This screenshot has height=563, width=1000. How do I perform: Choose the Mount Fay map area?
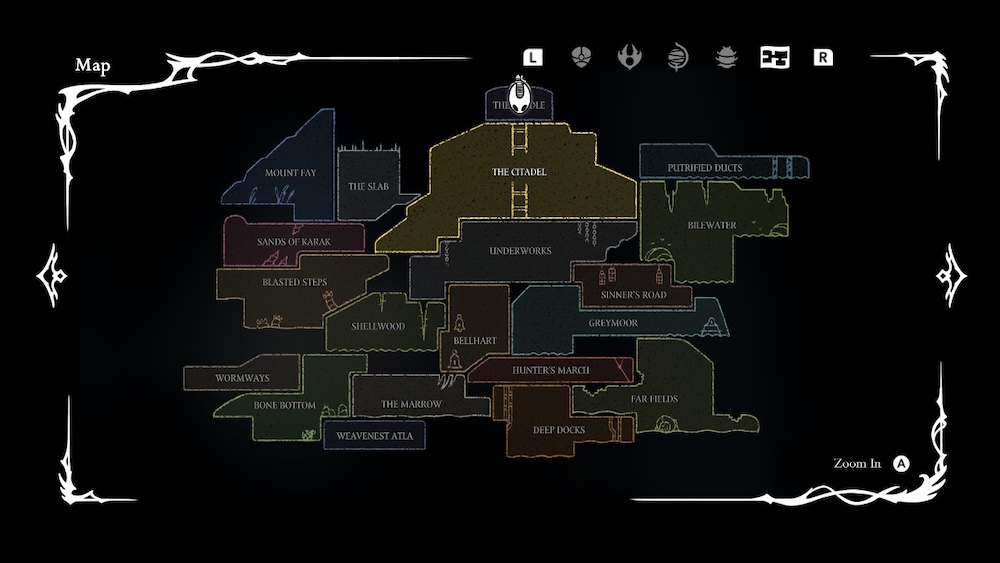290,173
